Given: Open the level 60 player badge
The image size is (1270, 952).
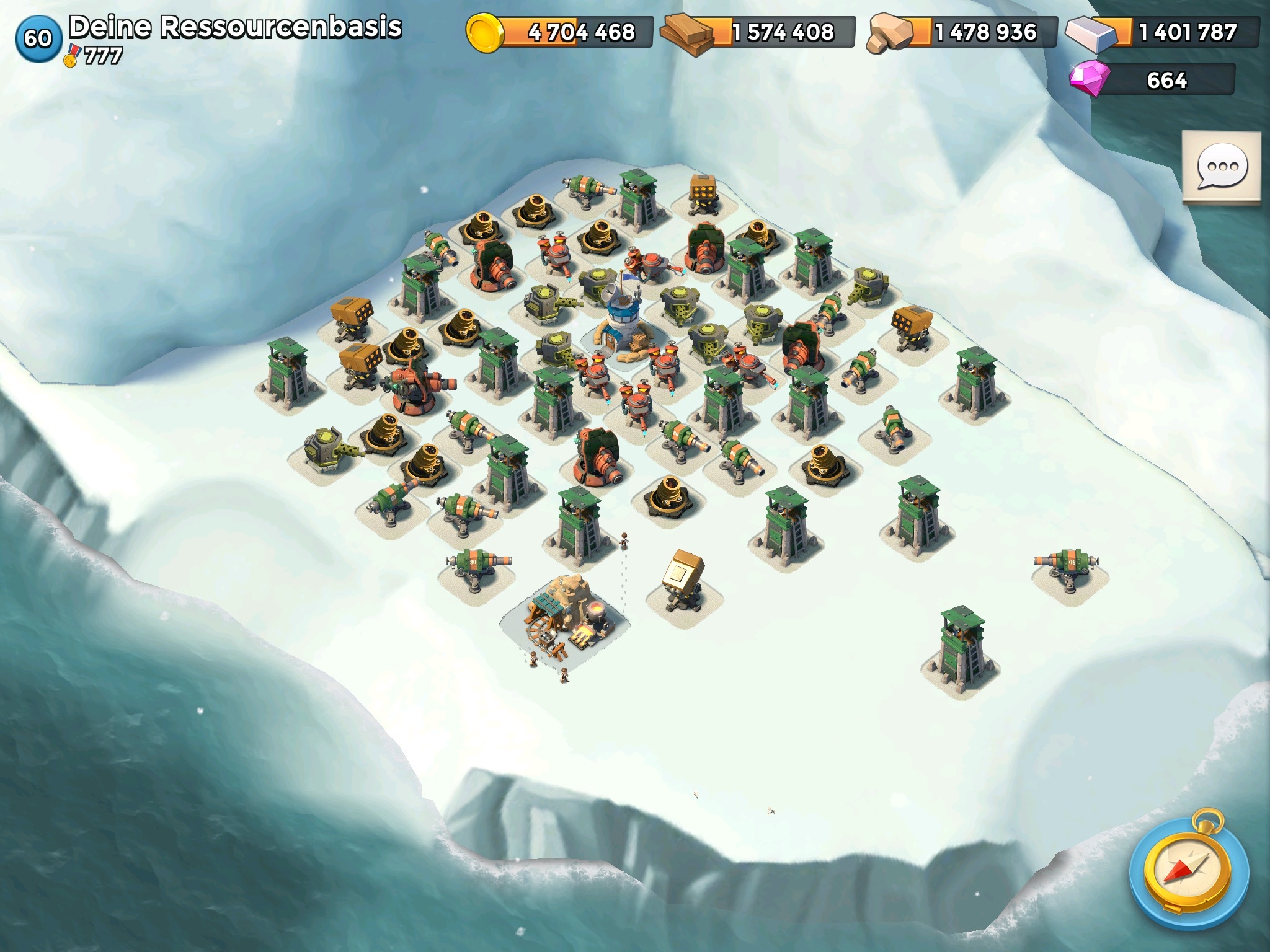Looking at the screenshot, I should coord(38,38).
